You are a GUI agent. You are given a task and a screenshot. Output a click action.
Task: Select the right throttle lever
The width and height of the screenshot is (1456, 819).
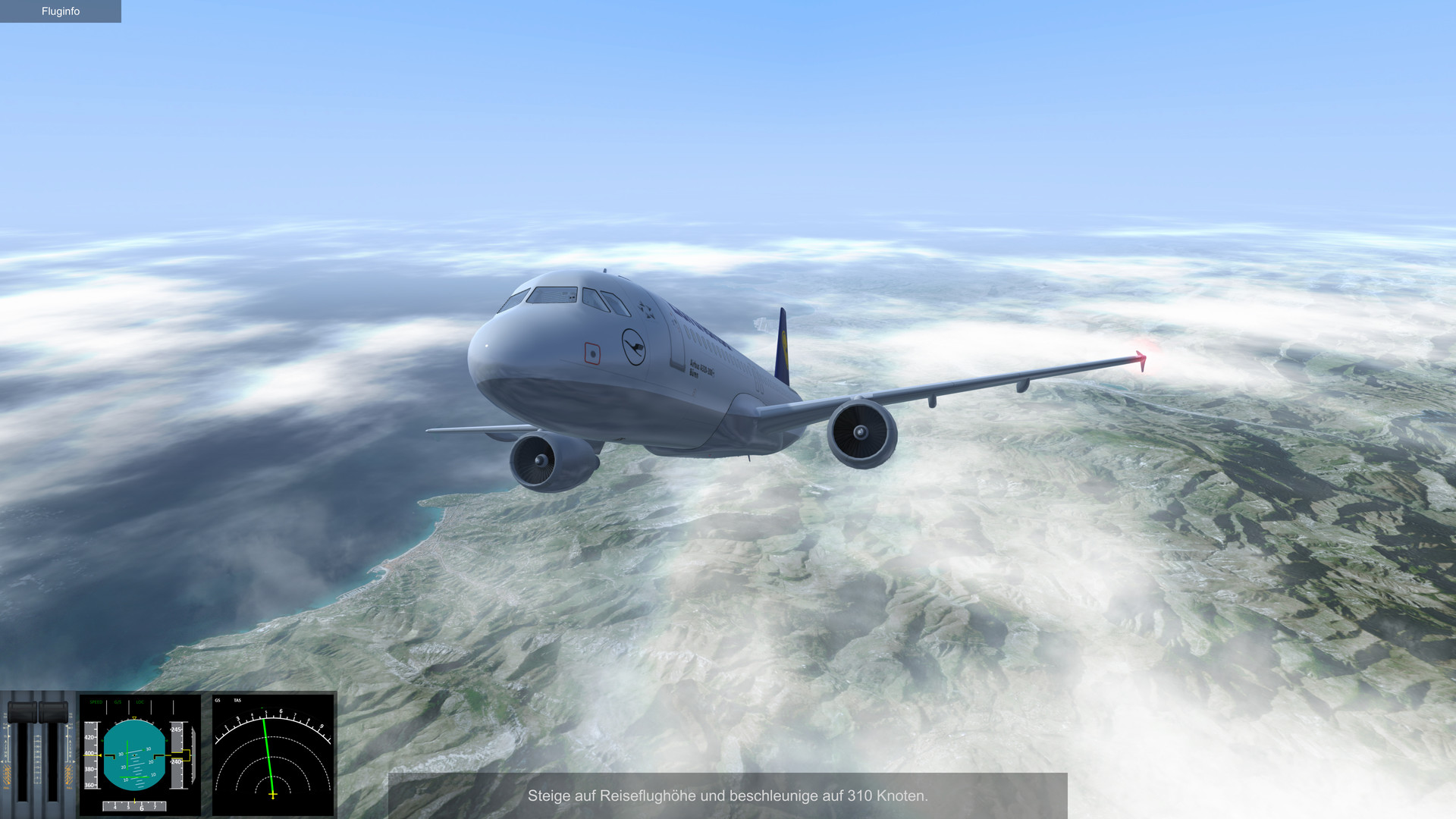click(x=53, y=711)
